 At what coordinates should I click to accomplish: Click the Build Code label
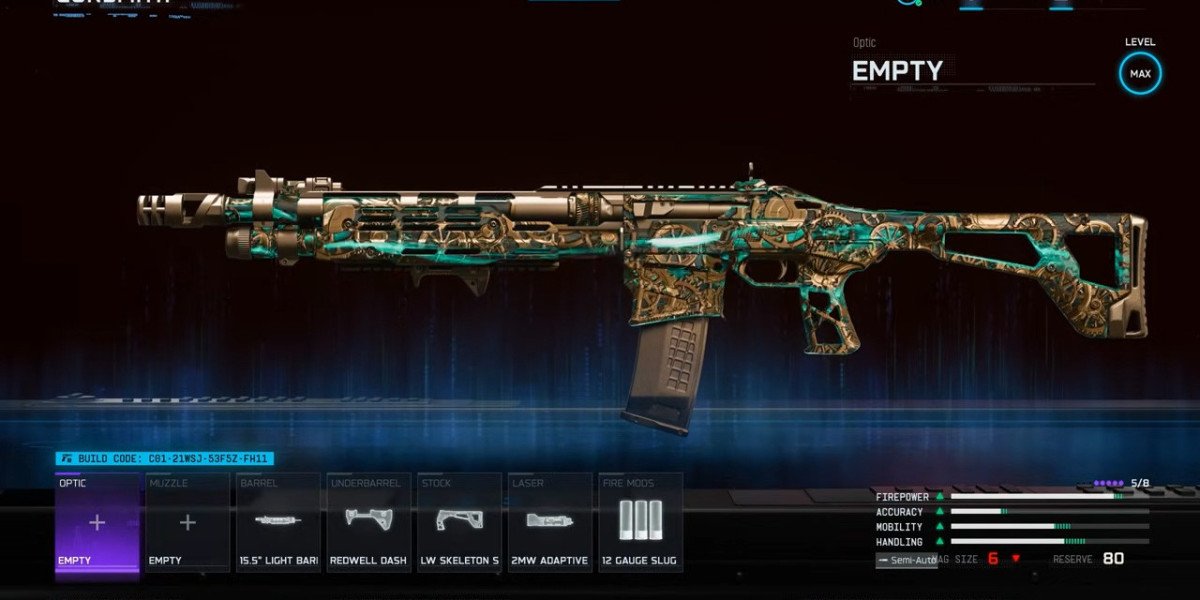(x=164, y=459)
